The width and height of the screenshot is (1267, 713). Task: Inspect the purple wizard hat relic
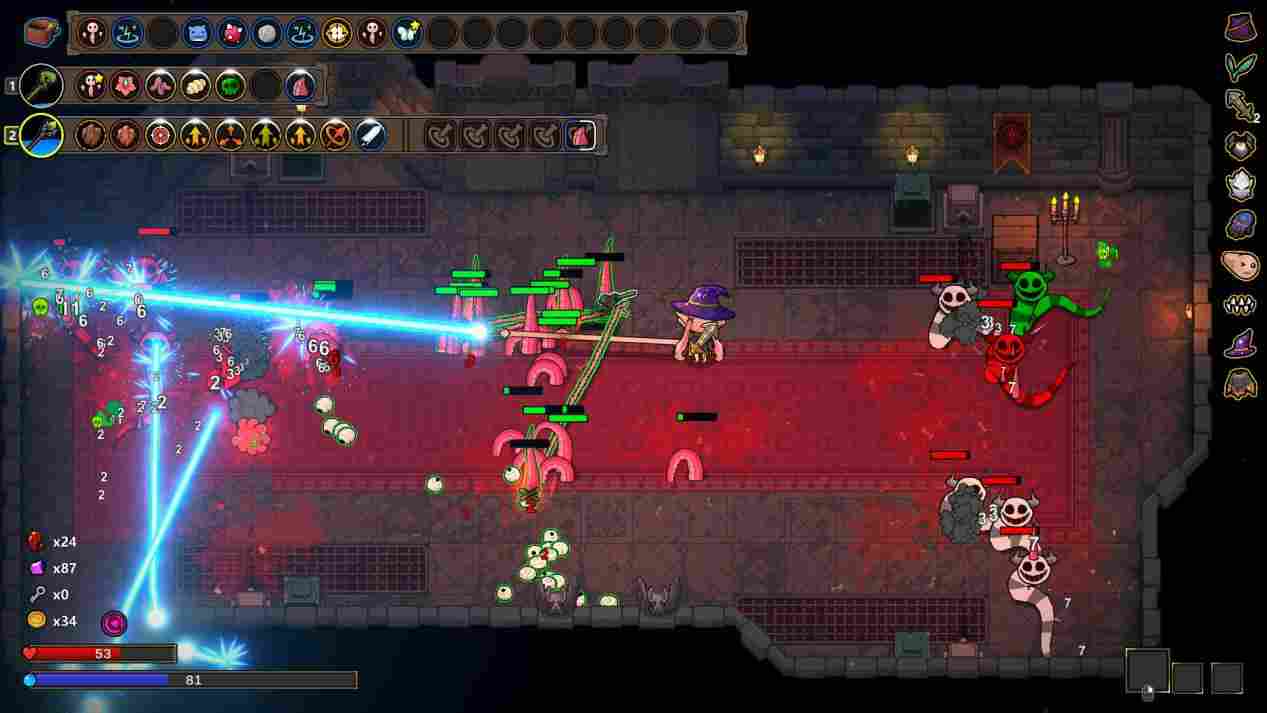(1241, 344)
